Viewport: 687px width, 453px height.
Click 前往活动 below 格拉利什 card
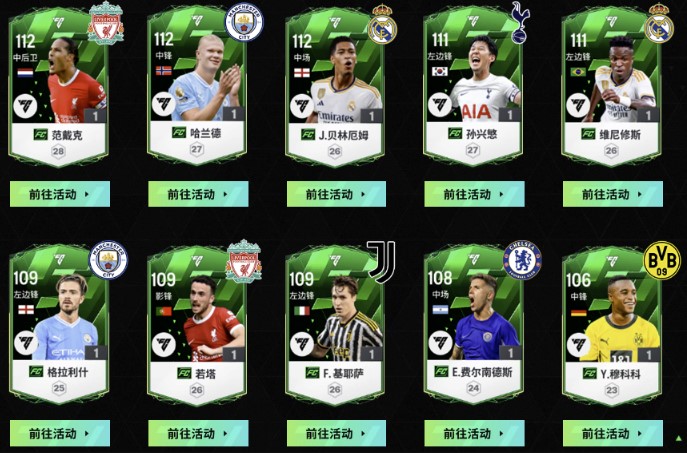pyautogui.click(x=59, y=433)
